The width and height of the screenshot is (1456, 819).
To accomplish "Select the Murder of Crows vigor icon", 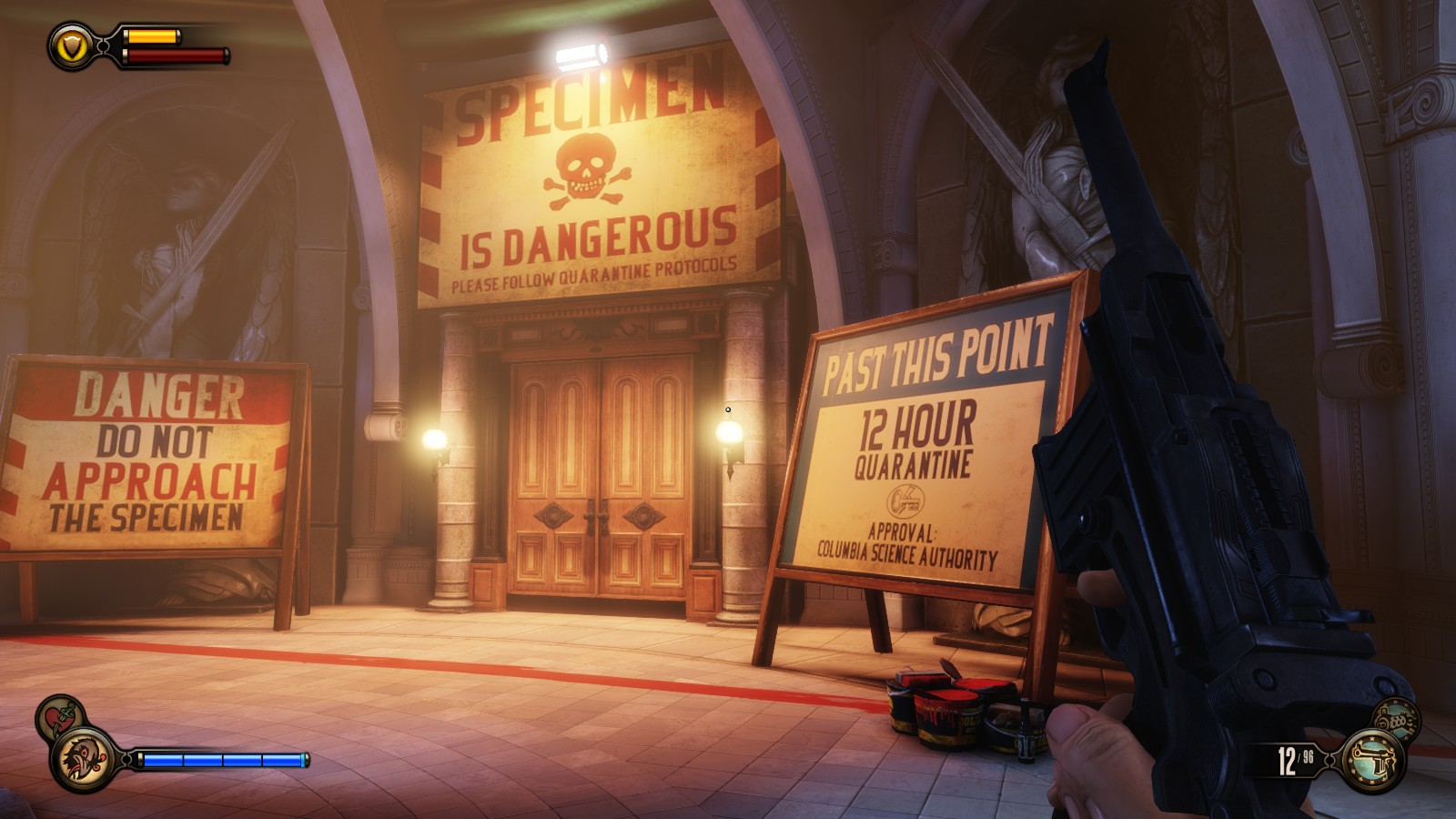I will point(83,759).
